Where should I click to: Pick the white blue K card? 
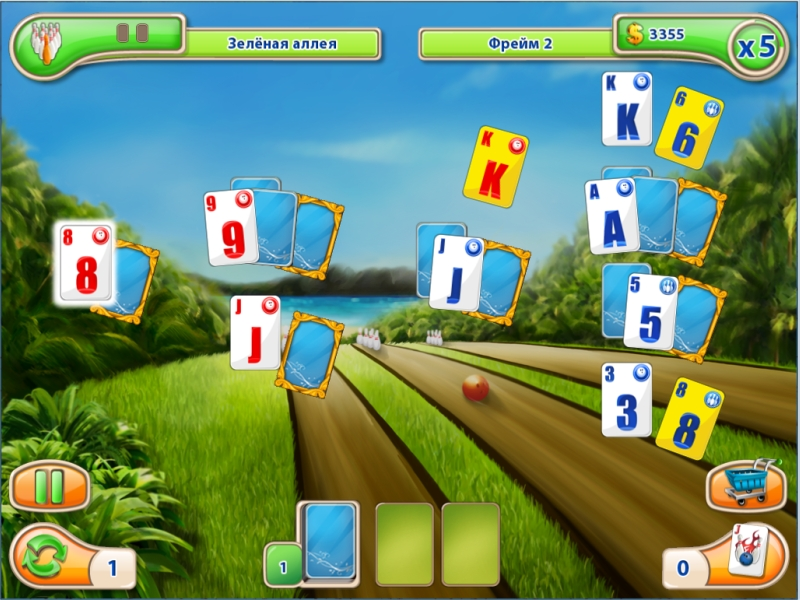click(x=627, y=109)
